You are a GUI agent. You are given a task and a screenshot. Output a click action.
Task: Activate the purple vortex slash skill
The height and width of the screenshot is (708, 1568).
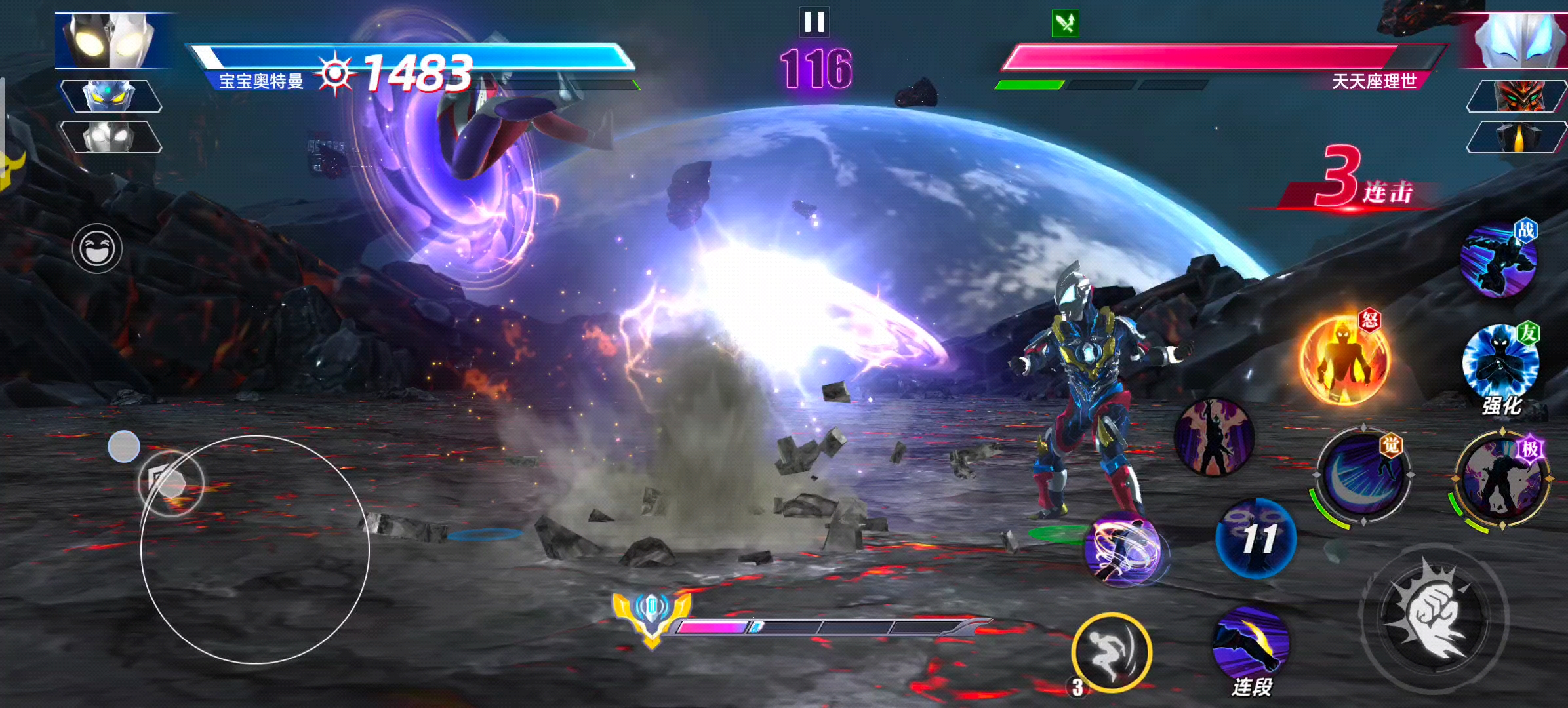pyautogui.click(x=1124, y=548)
